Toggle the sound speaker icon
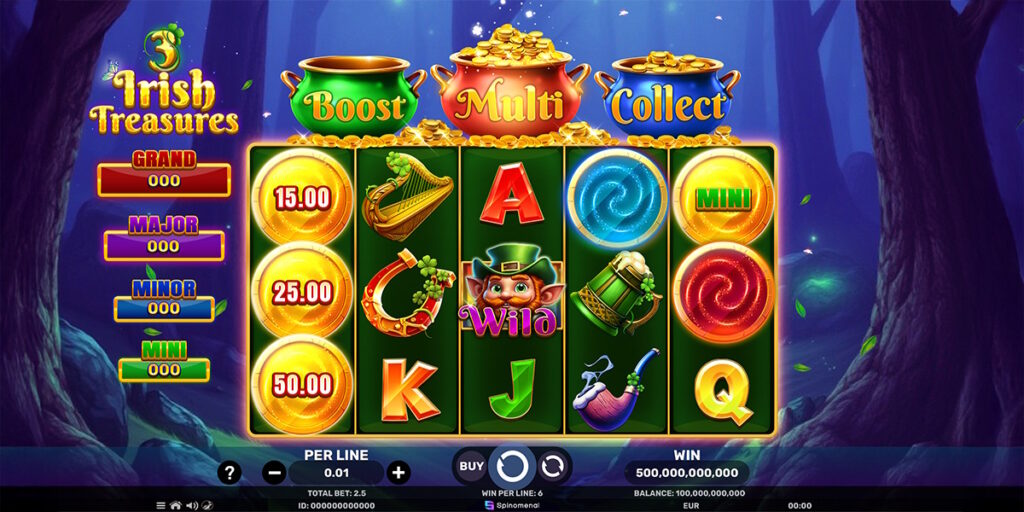The height and width of the screenshot is (512, 1024). pyautogui.click(x=190, y=505)
